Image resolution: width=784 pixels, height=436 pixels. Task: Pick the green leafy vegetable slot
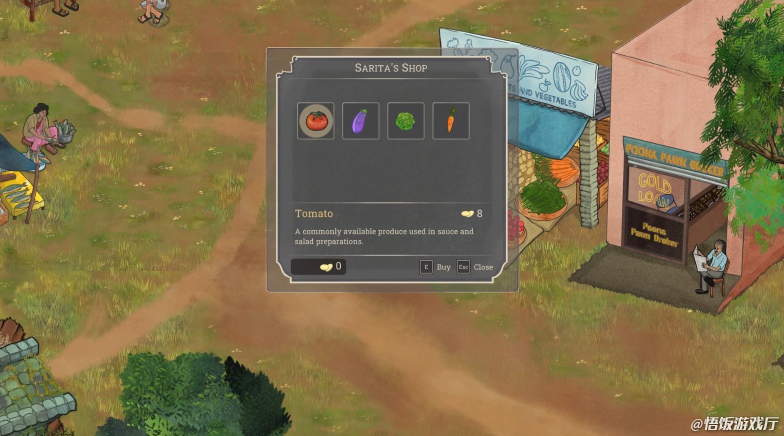click(405, 121)
